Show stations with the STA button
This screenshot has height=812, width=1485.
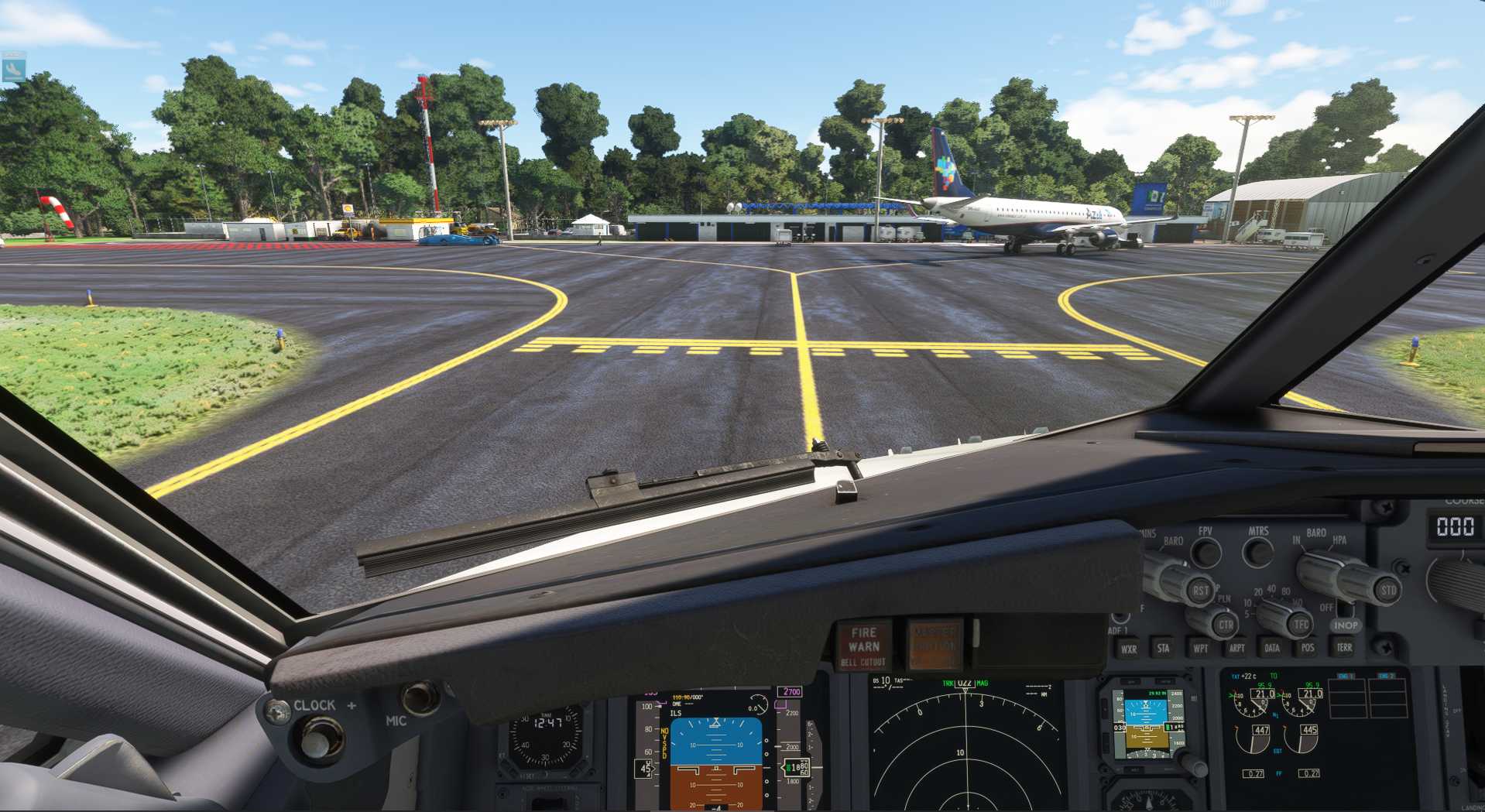click(x=1163, y=648)
